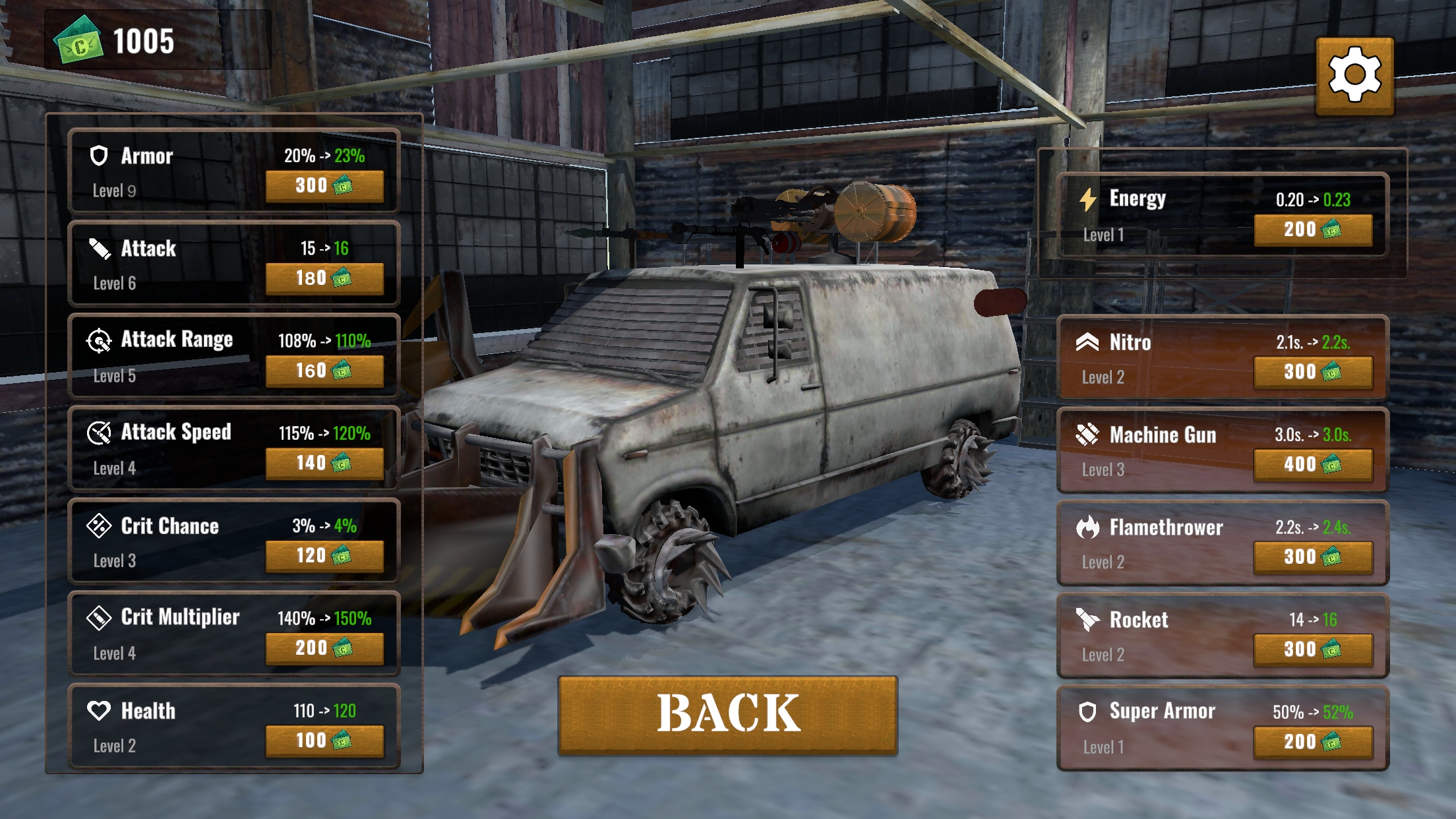The width and height of the screenshot is (1456, 819).
Task: Open the settings gear menu
Action: (x=1354, y=75)
